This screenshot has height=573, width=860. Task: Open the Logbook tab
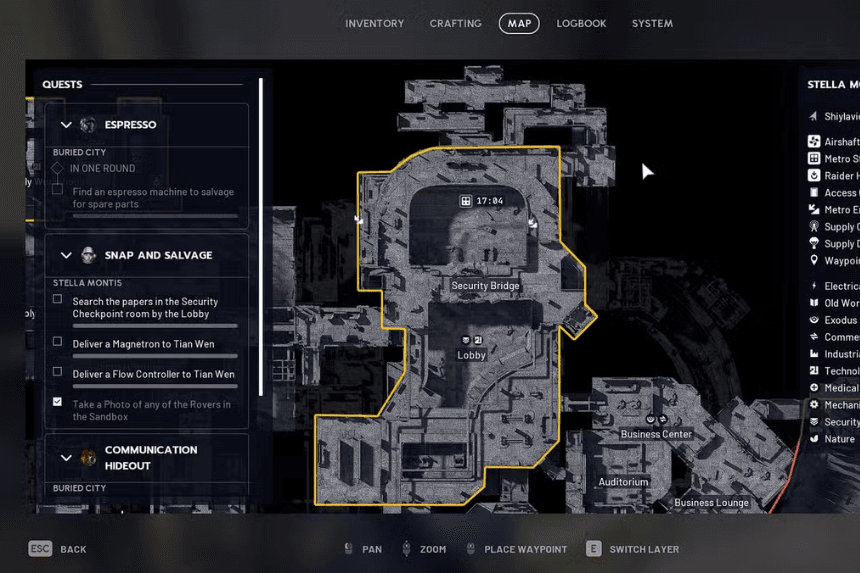581,23
